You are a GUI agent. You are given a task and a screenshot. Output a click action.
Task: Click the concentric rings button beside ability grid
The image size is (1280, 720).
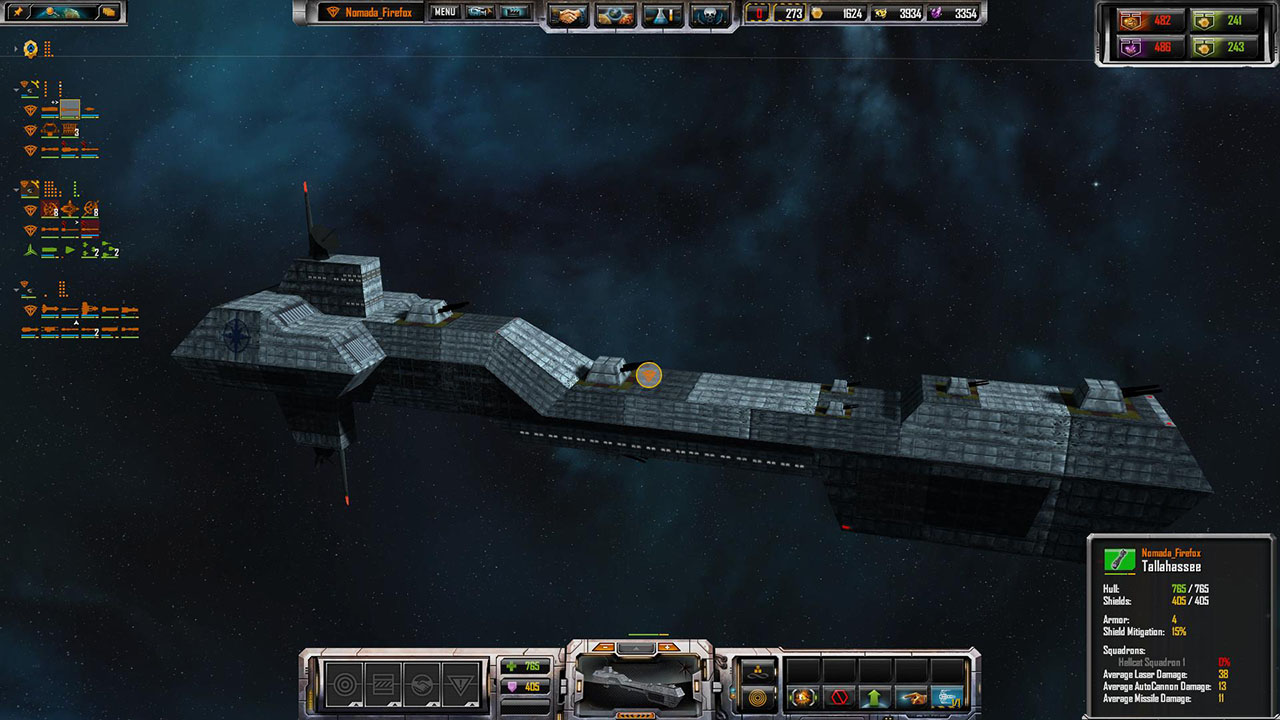757,697
